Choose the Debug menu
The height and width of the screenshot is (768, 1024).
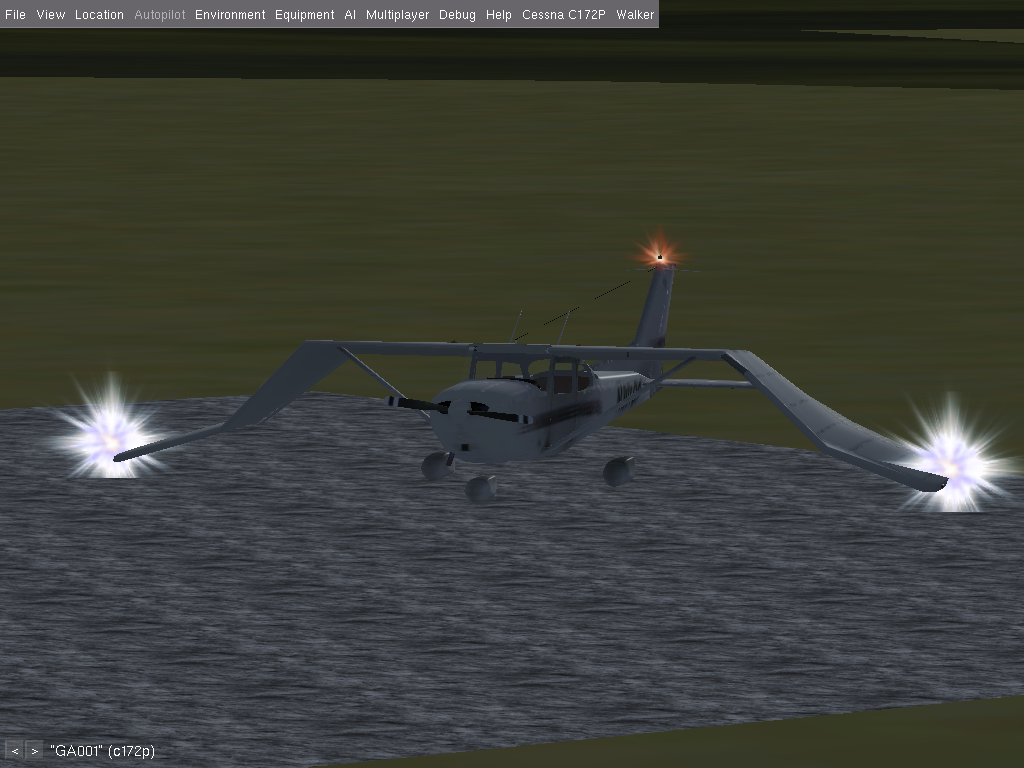[x=457, y=15]
